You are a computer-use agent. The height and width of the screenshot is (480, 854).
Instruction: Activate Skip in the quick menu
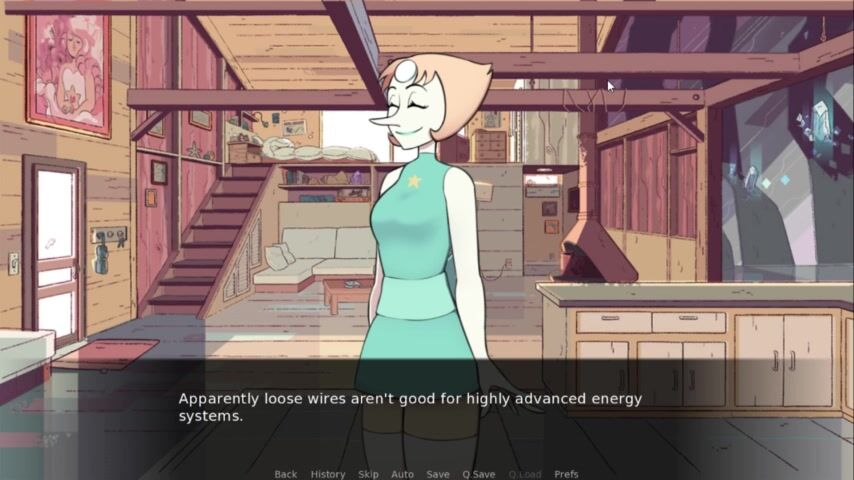[x=368, y=474]
